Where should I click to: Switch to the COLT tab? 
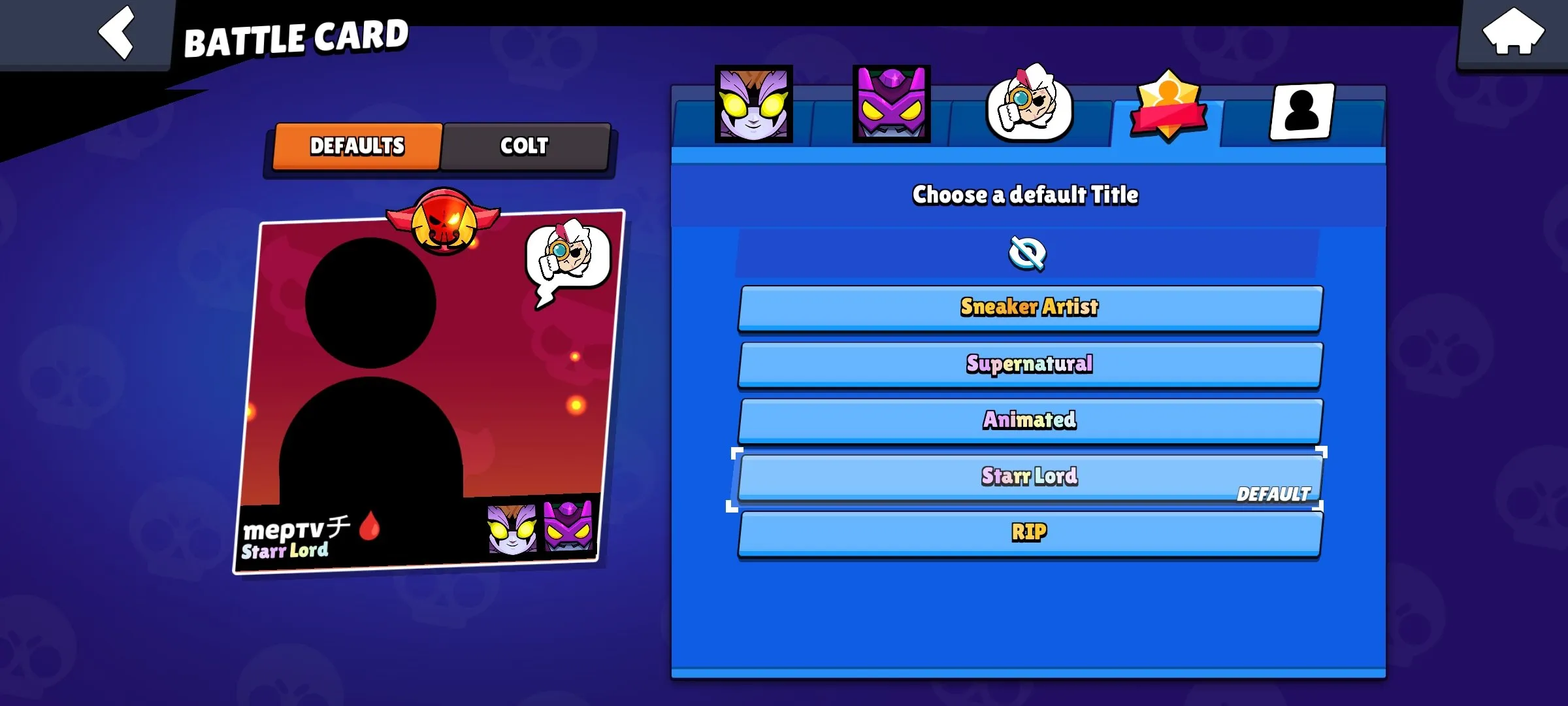tap(526, 146)
